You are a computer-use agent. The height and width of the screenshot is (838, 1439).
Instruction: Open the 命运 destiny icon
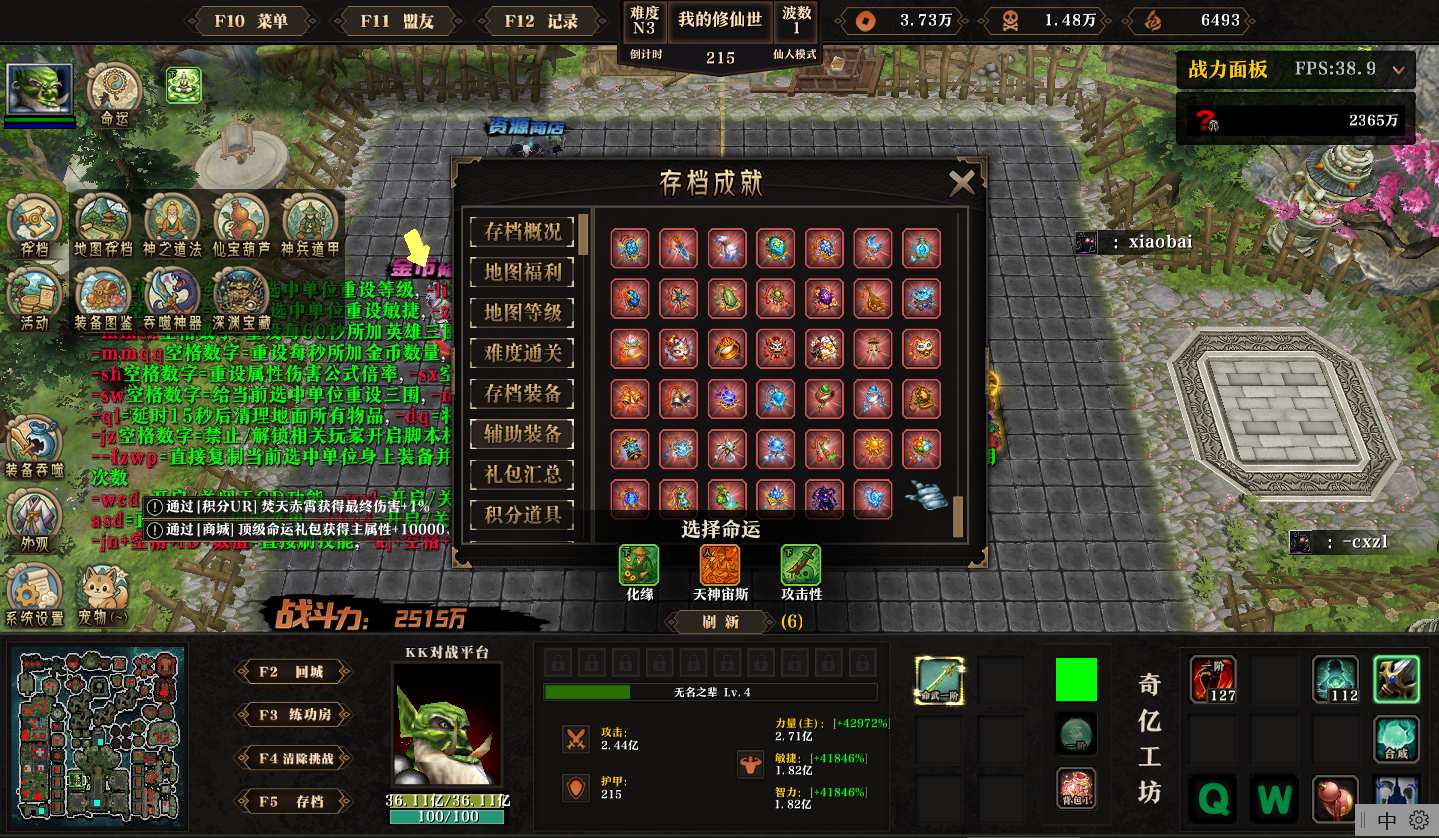(113, 90)
